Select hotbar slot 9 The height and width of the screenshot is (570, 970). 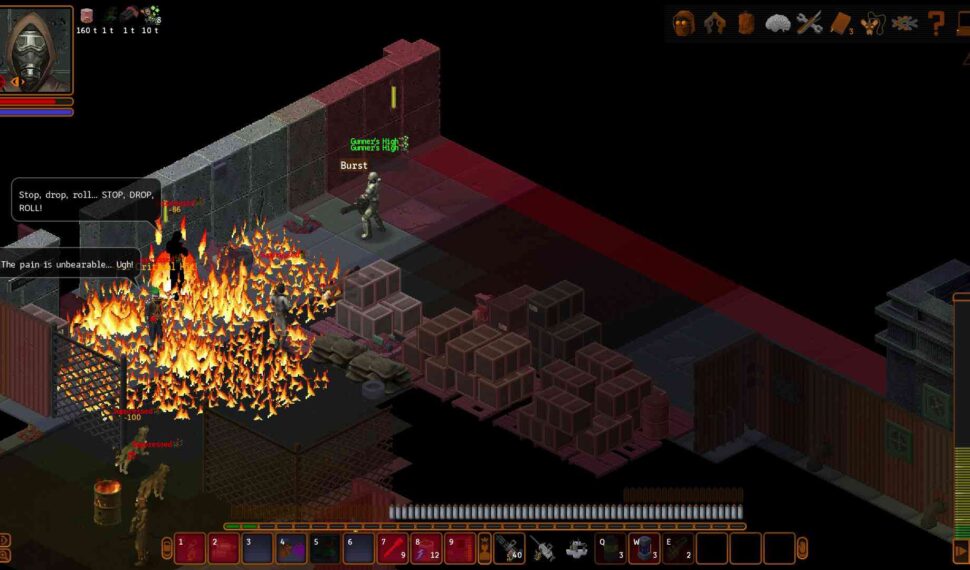pos(460,548)
